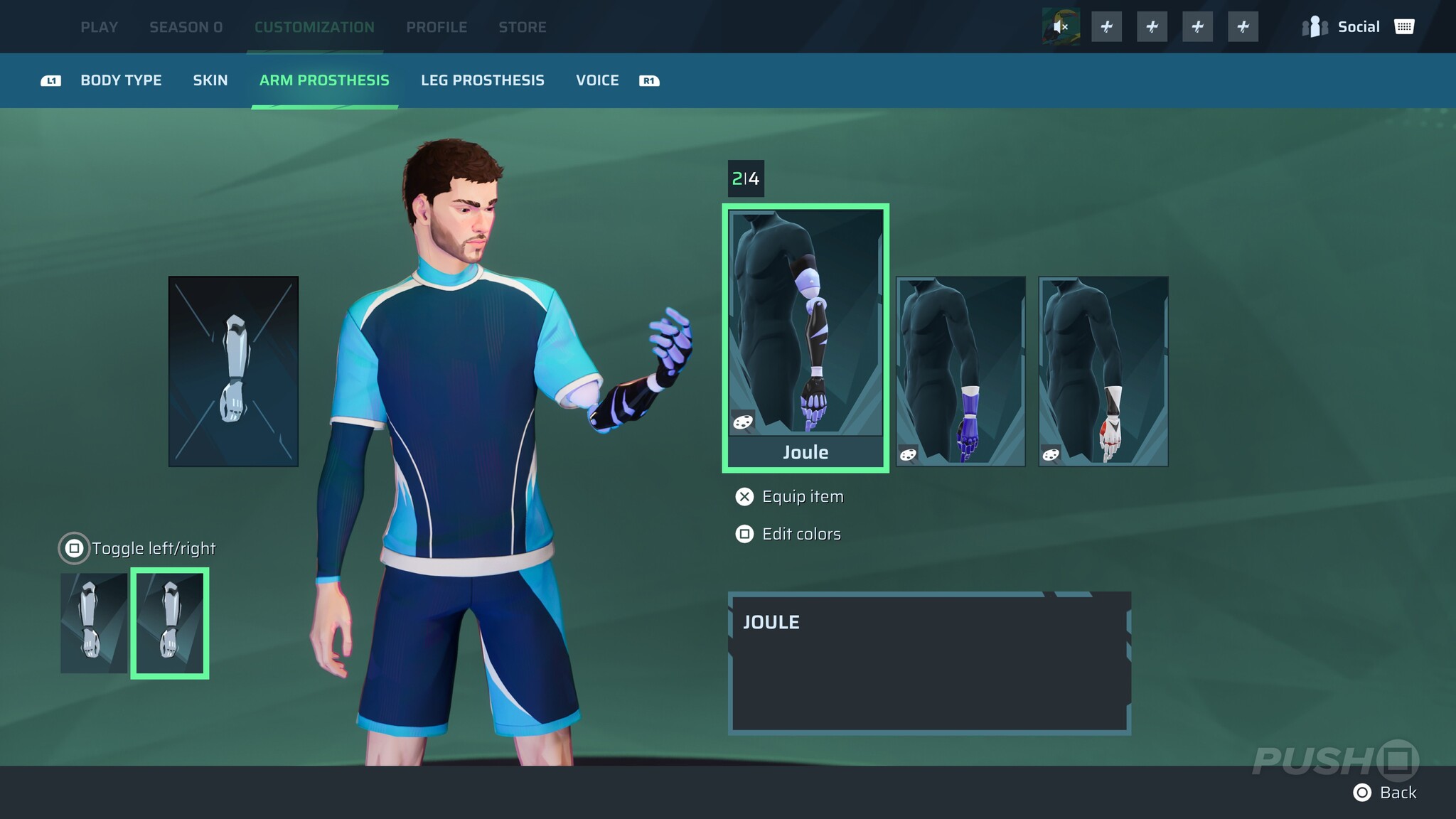Choose the unhighlighted arm side thumbnail
Viewport: 1456px width, 819px height.
click(94, 623)
